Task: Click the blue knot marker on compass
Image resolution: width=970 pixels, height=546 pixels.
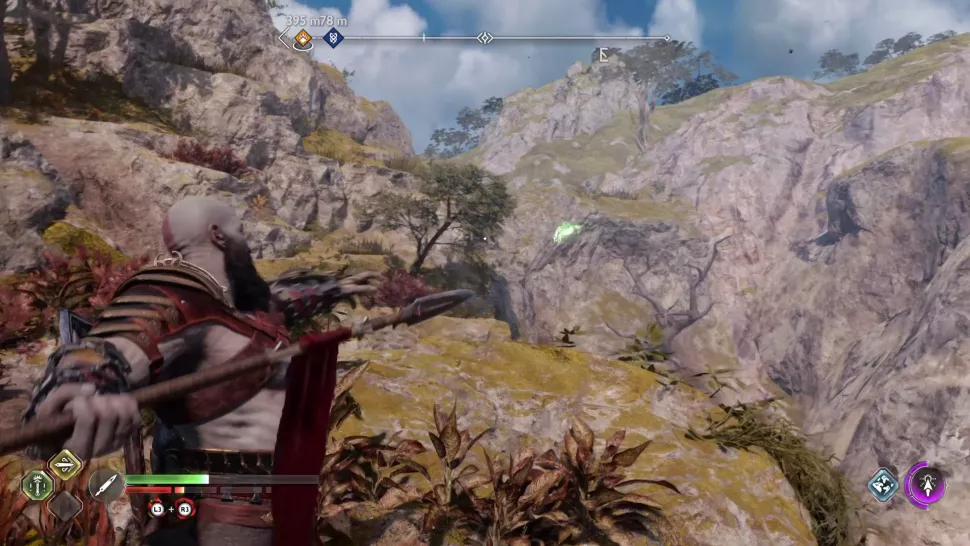Action: (333, 38)
